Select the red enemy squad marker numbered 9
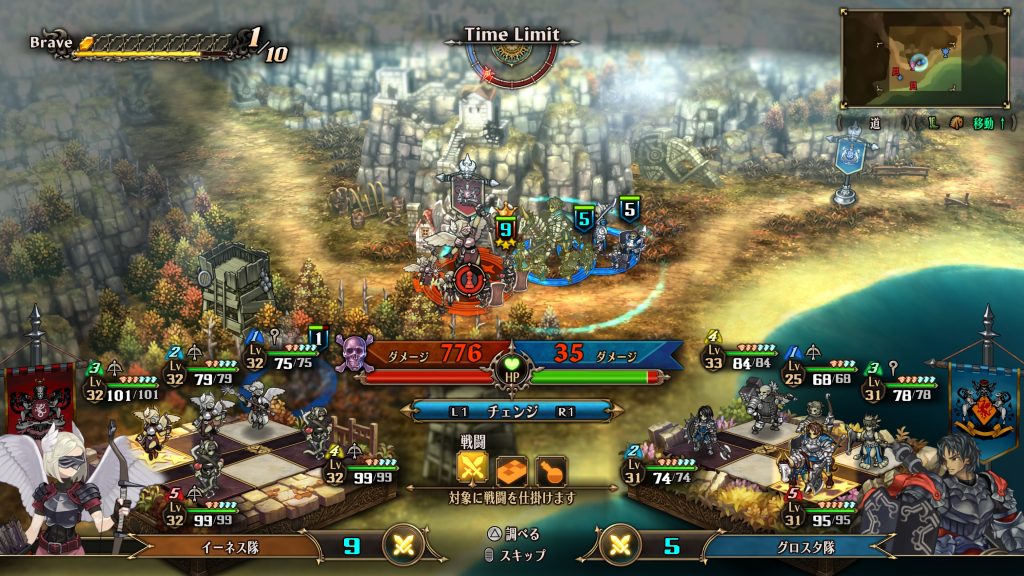 click(x=505, y=228)
